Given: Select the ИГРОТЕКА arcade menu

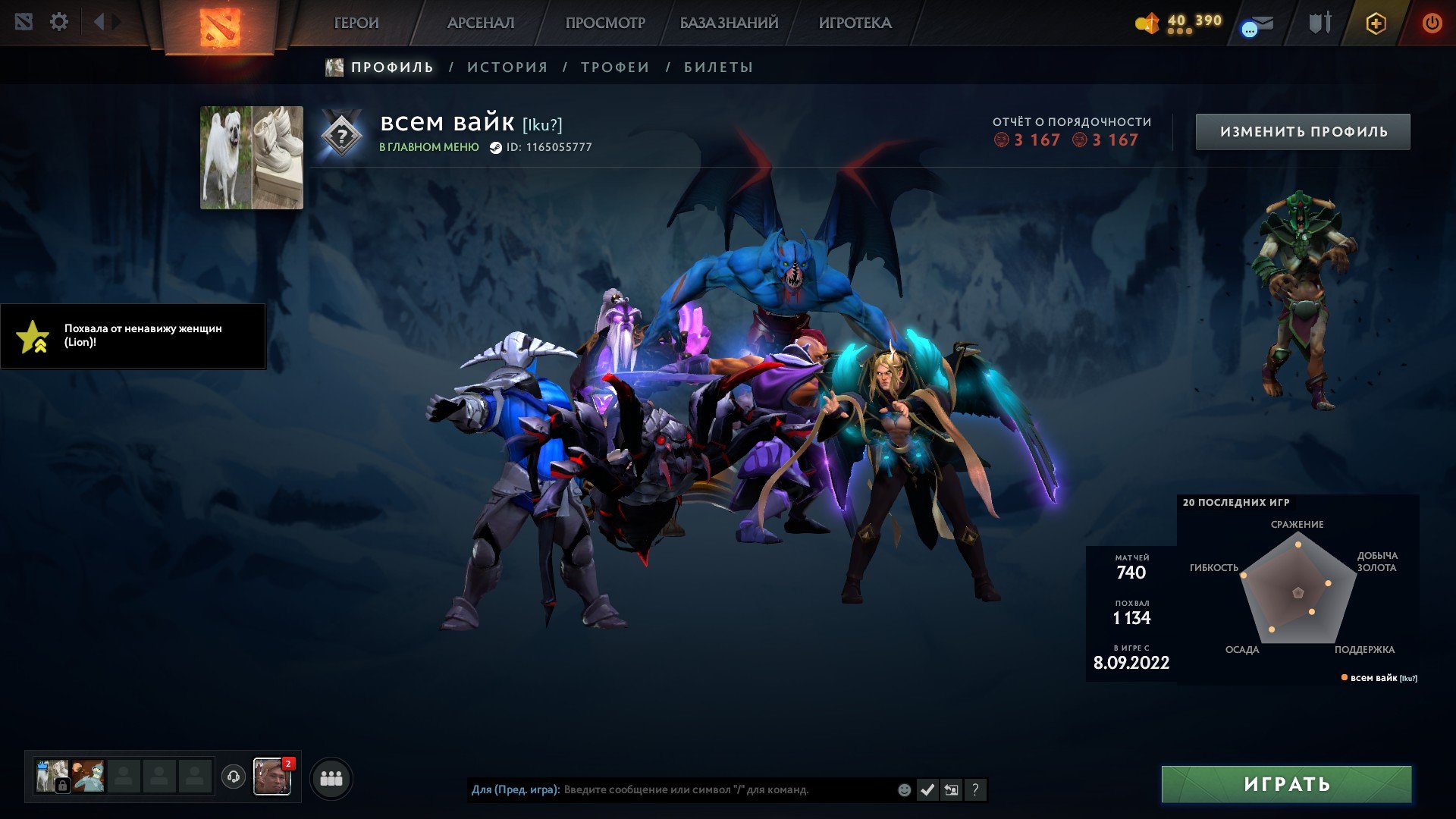Looking at the screenshot, I should point(855,23).
